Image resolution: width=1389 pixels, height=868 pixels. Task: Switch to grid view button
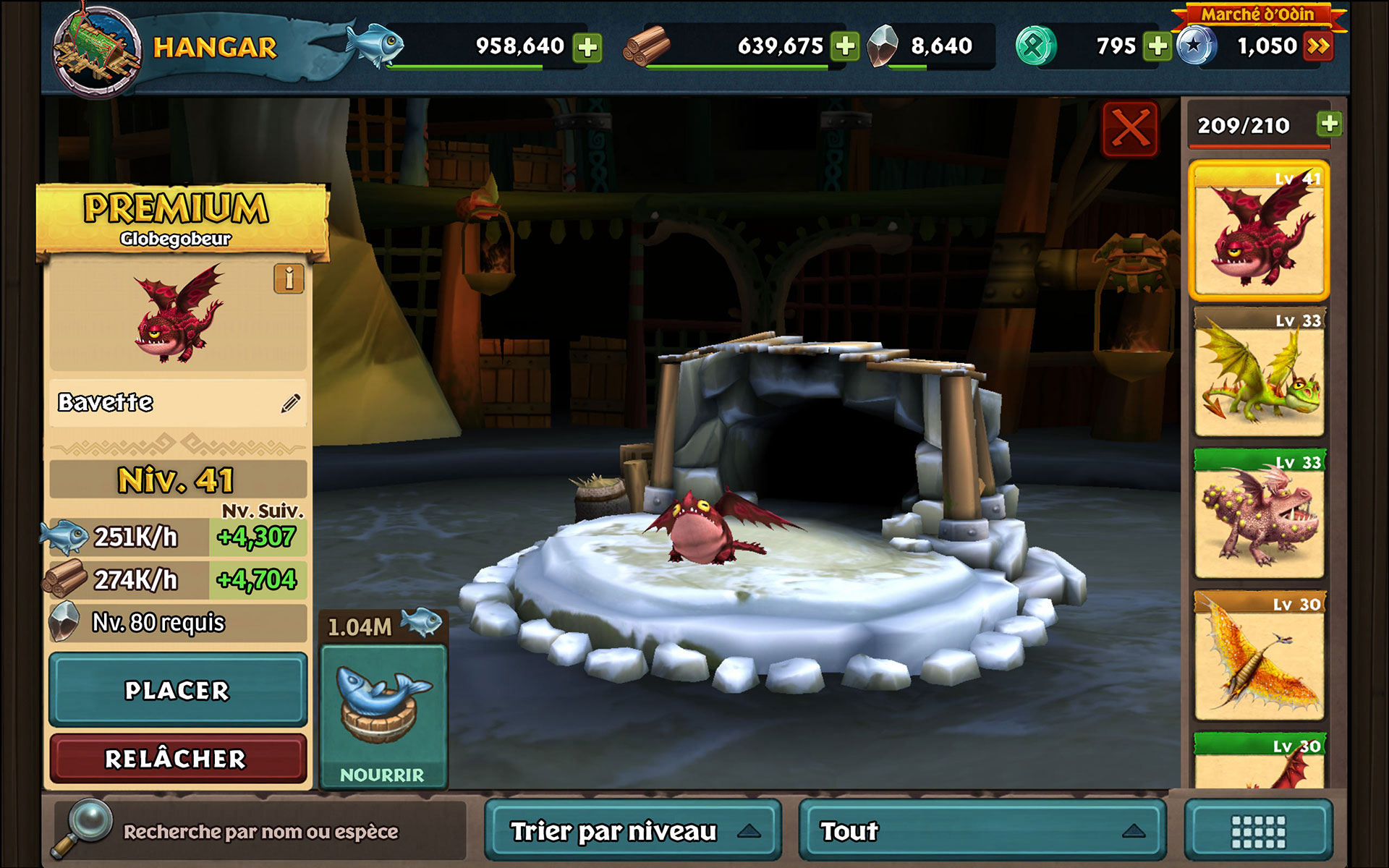[1259, 831]
